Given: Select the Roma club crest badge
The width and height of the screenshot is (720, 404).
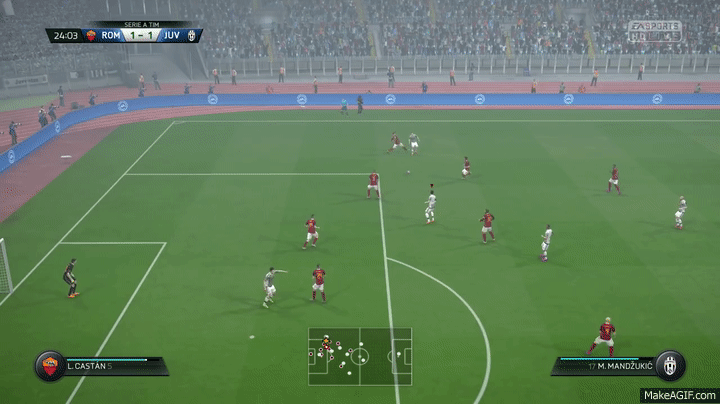Looking at the screenshot, I should [47, 364].
